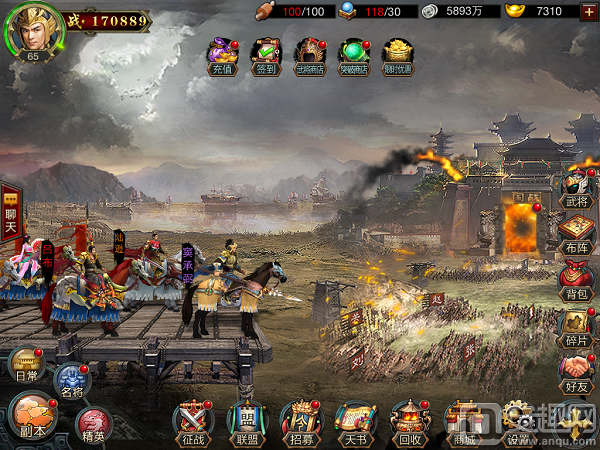Open the 武将商店 general shop
Viewport: 600px width, 450px height.
pyautogui.click(x=310, y=56)
